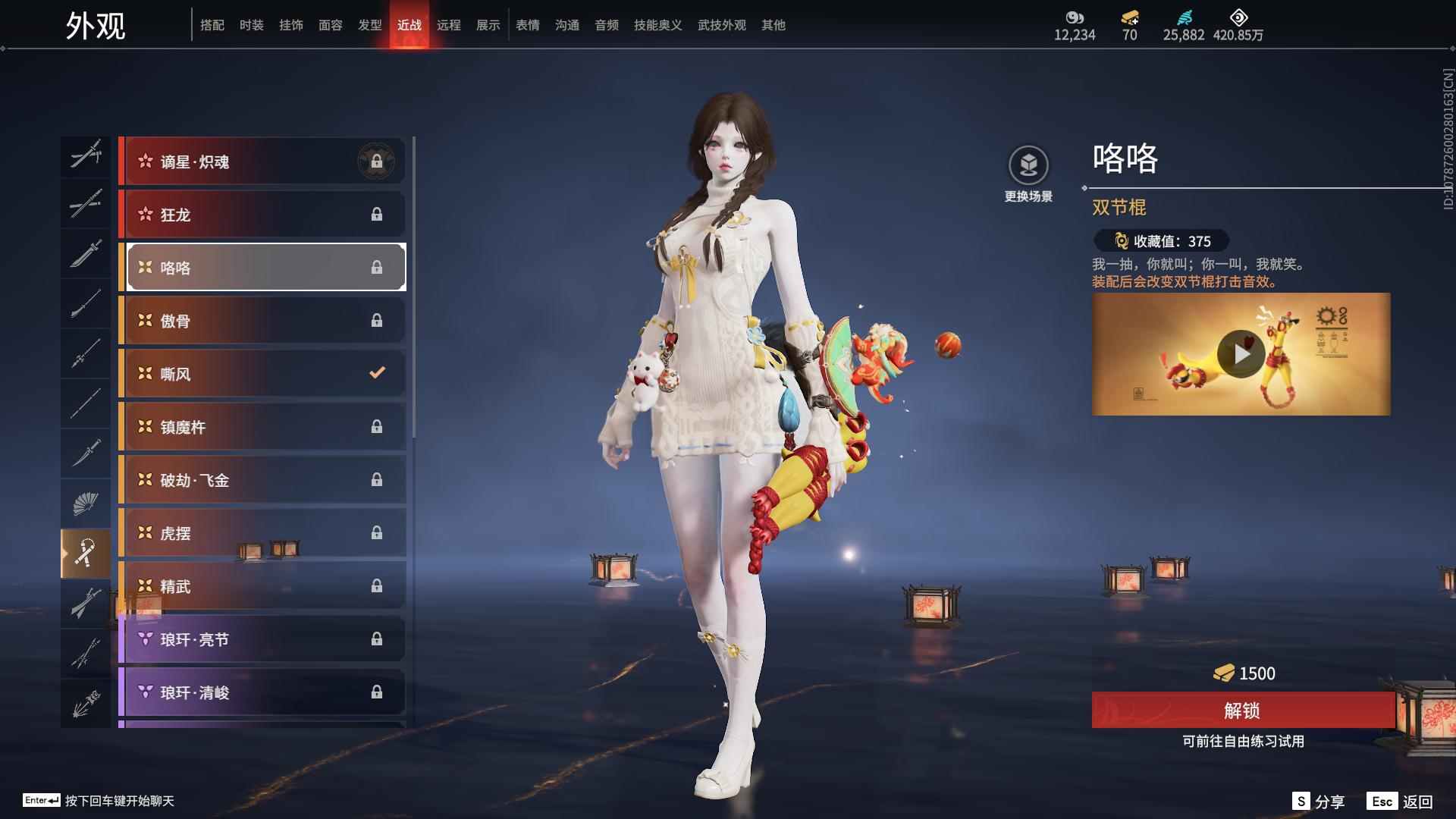Click the checkmark on the 嘶风 skin entry
The image size is (1456, 819).
375,373
